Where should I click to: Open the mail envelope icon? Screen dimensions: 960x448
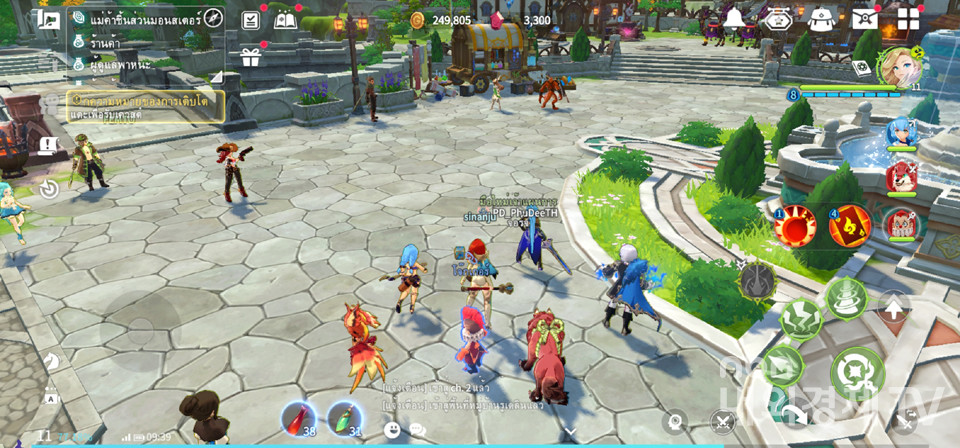[864, 19]
